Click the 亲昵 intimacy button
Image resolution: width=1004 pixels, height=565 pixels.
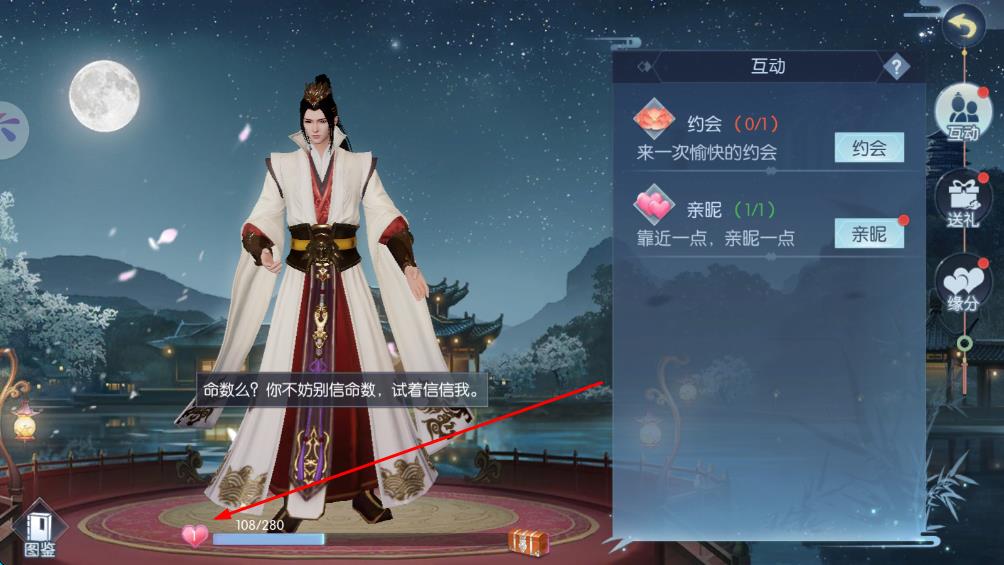coord(868,234)
